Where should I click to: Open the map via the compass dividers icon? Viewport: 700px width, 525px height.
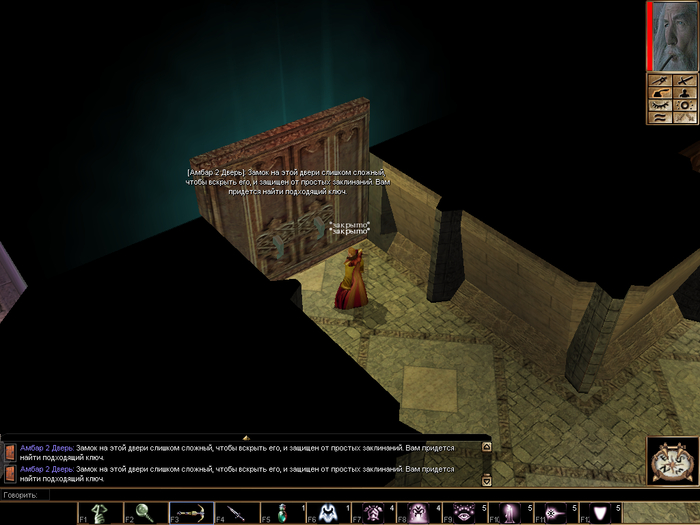tap(659, 80)
